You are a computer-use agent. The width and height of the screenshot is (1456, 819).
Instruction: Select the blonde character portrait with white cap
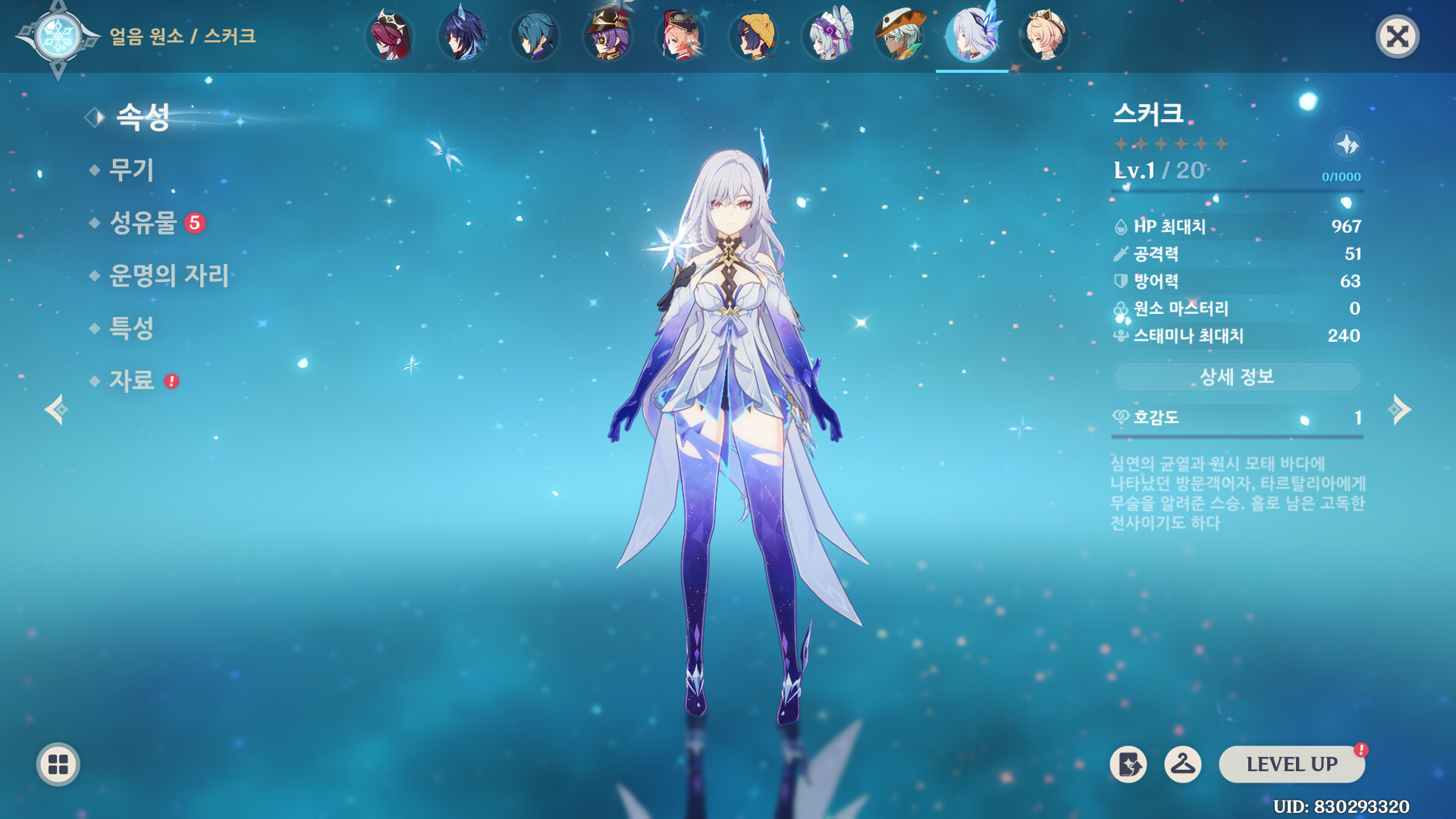[x=1045, y=36]
